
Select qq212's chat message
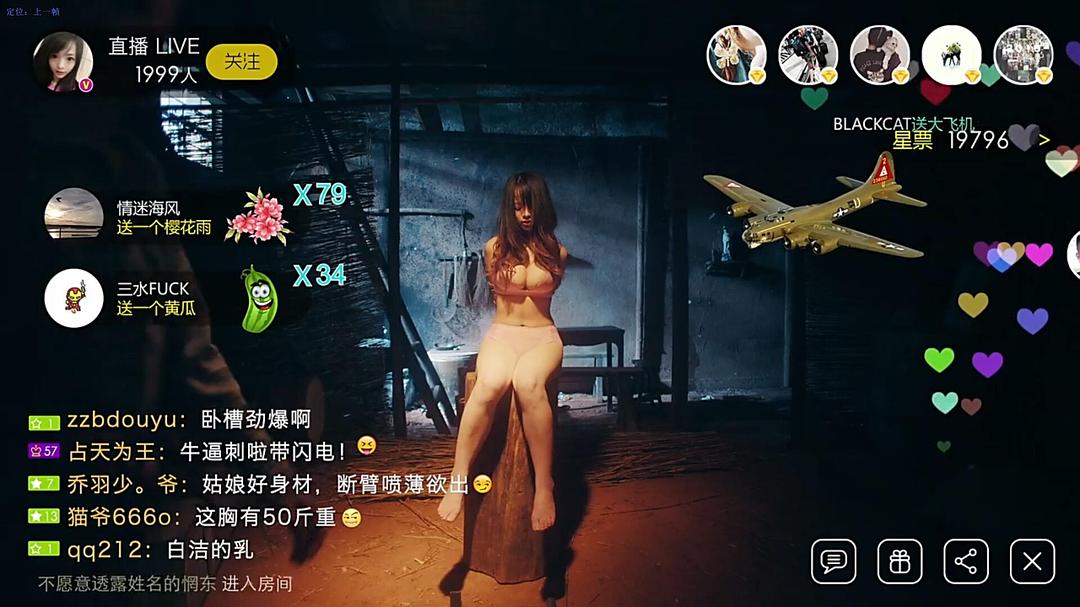[x=159, y=549]
